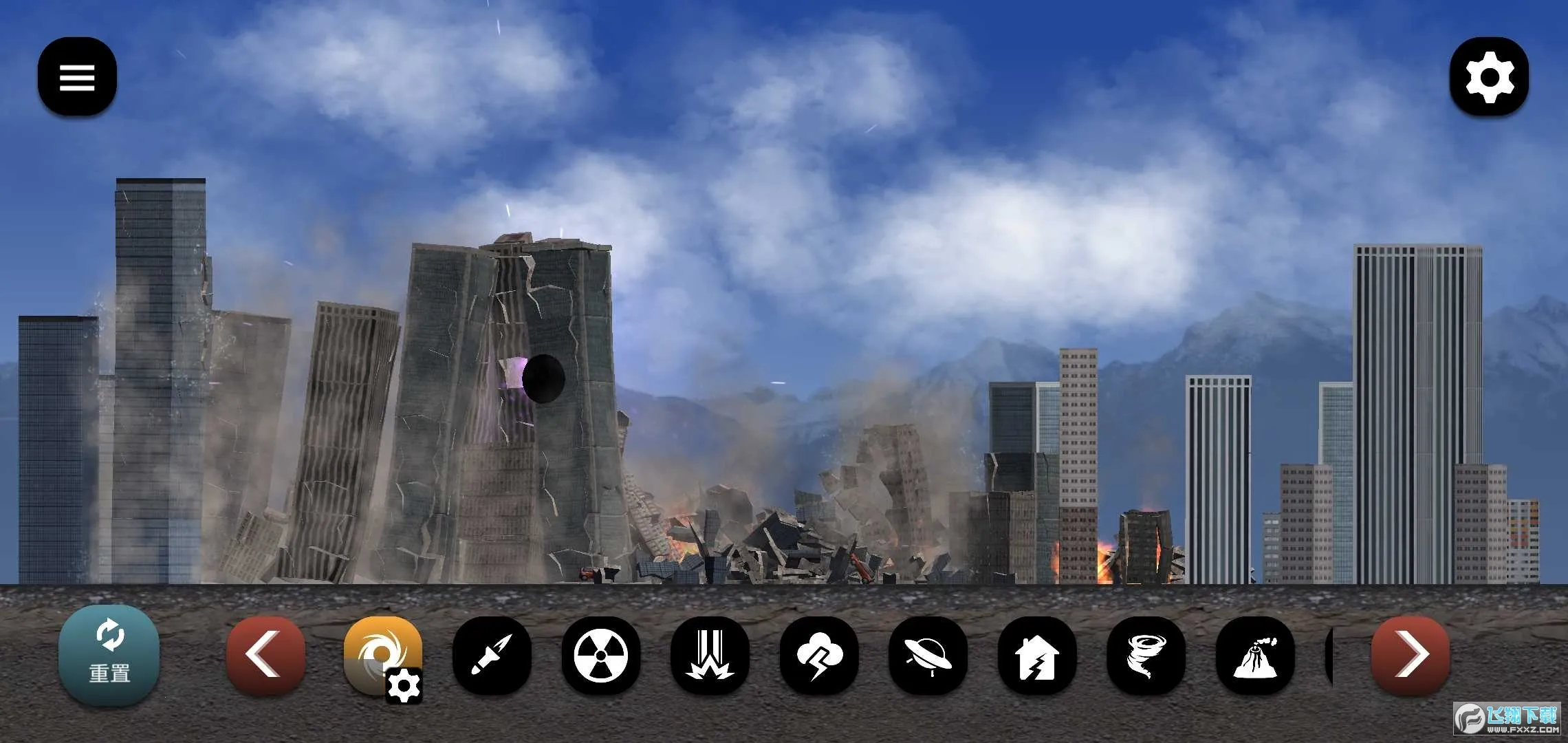Viewport: 1568px width, 743px height.
Task: Open the gear settings in top corner
Action: pos(1489,76)
